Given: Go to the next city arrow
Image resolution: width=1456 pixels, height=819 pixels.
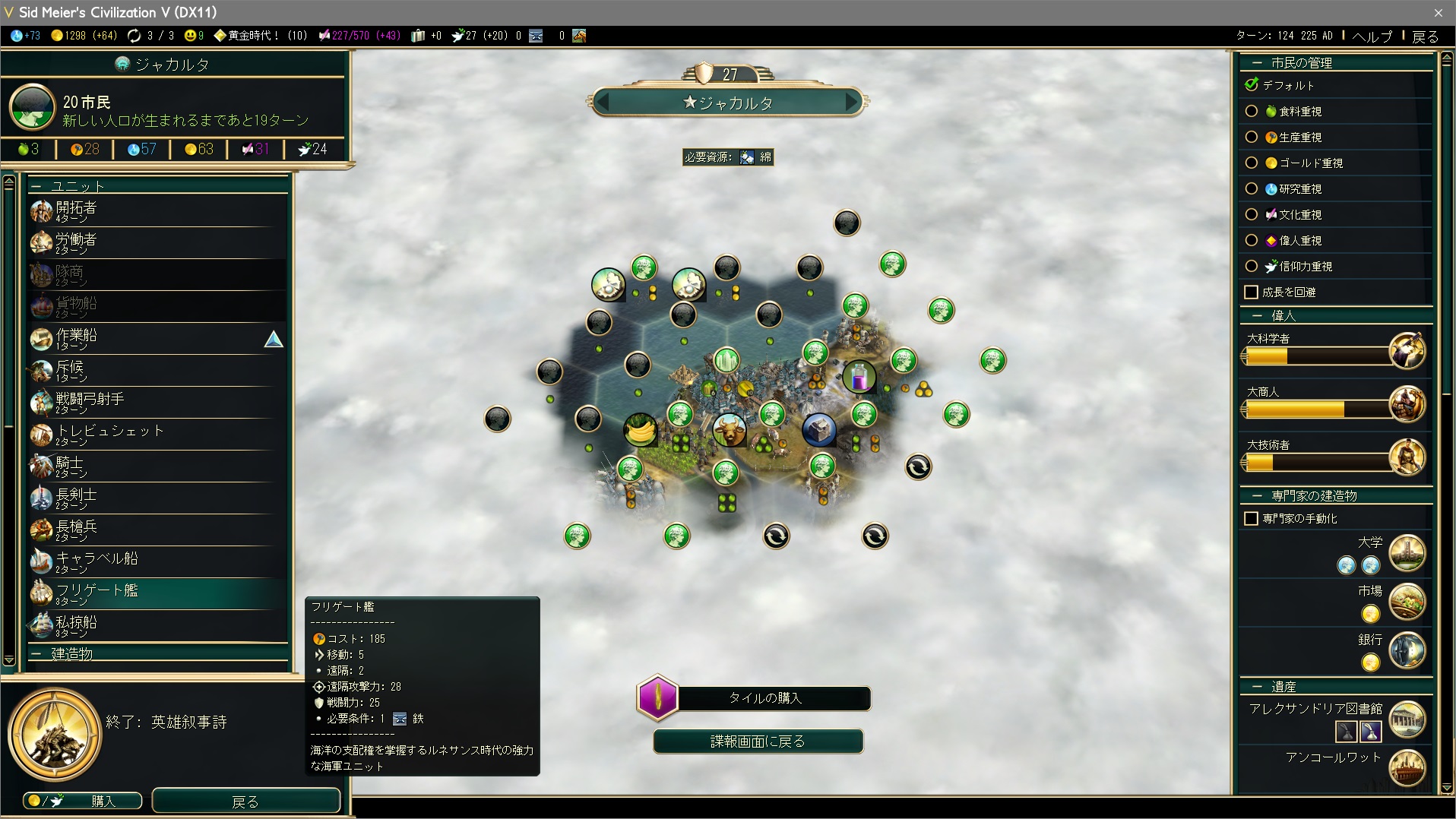Looking at the screenshot, I should [x=851, y=102].
